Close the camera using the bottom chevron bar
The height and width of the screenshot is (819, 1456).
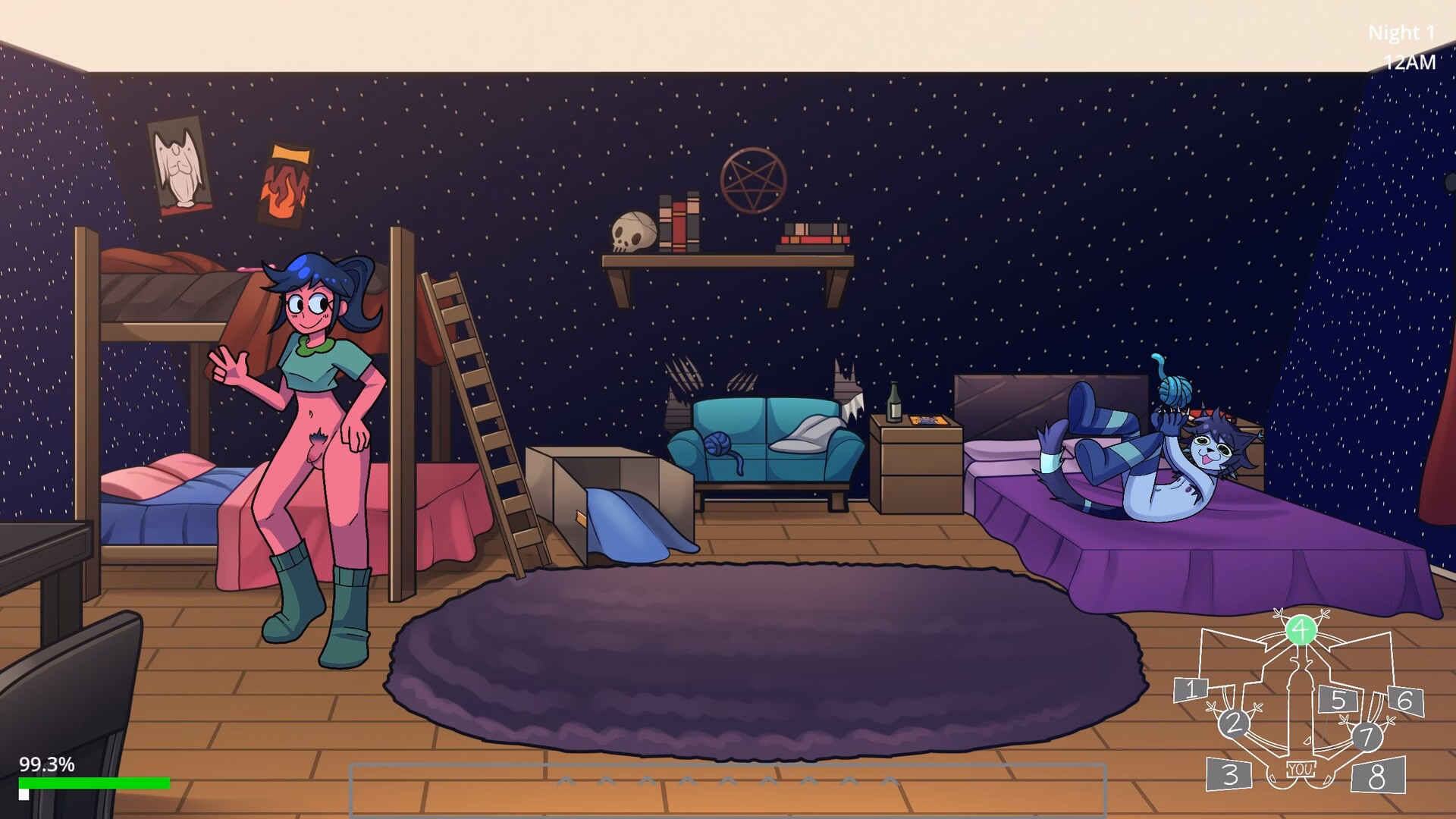728,789
